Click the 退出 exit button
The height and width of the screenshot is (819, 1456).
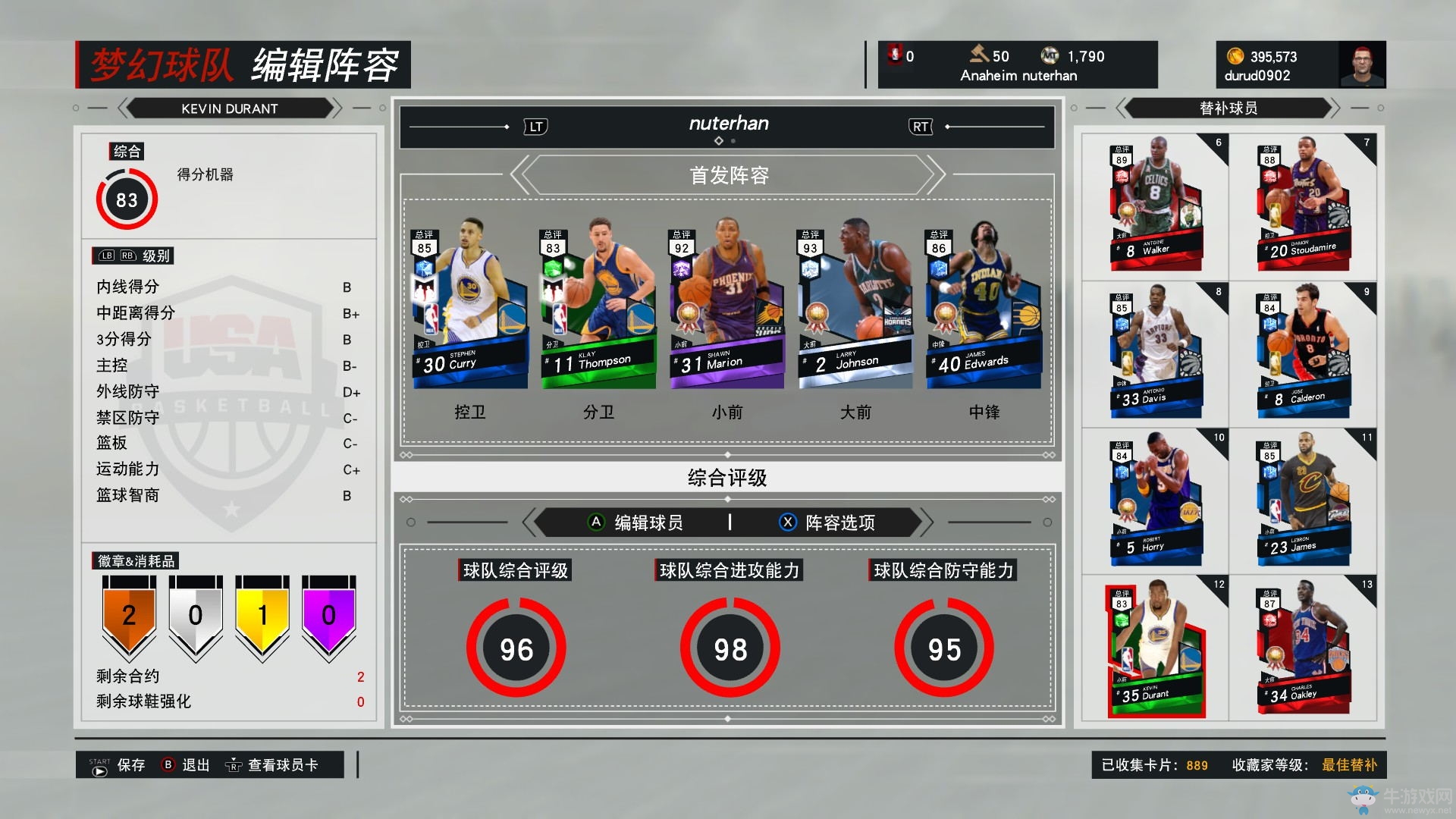pos(195,764)
